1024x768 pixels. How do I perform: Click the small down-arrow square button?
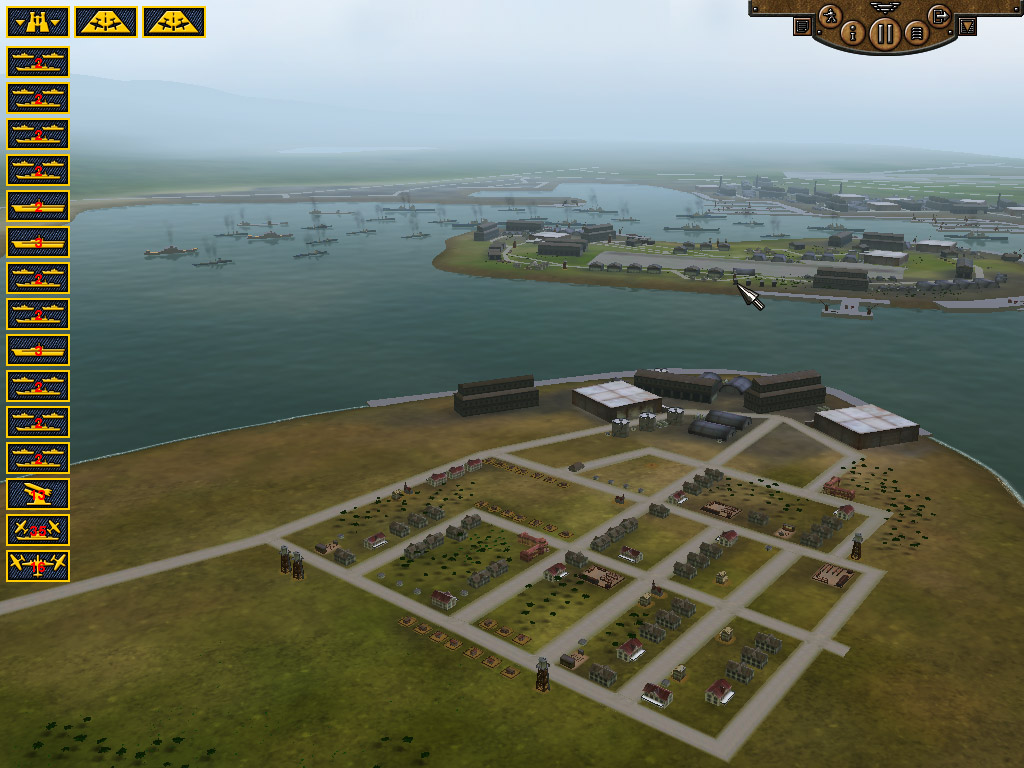tap(966, 26)
